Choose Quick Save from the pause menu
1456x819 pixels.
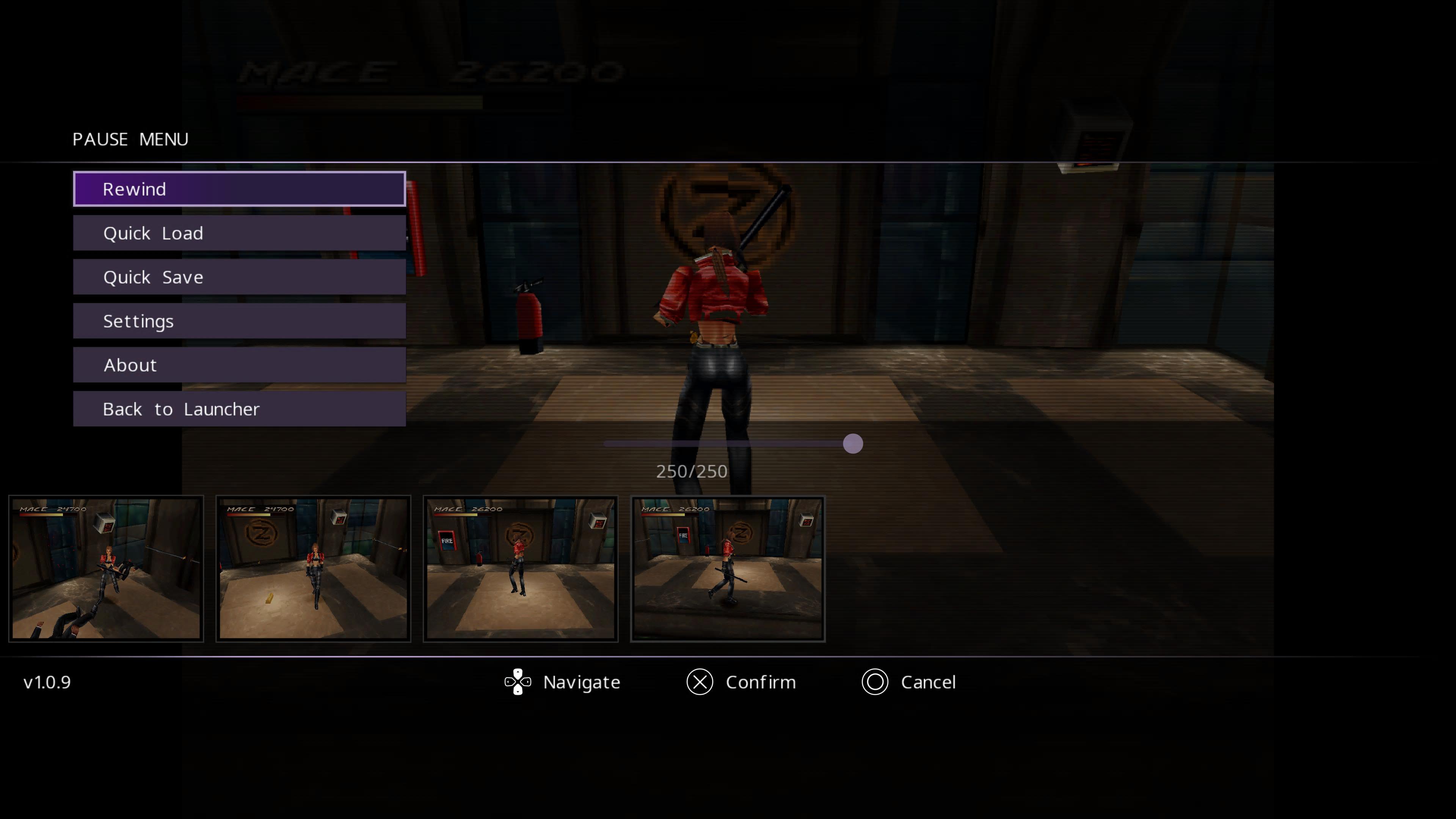pos(239,277)
